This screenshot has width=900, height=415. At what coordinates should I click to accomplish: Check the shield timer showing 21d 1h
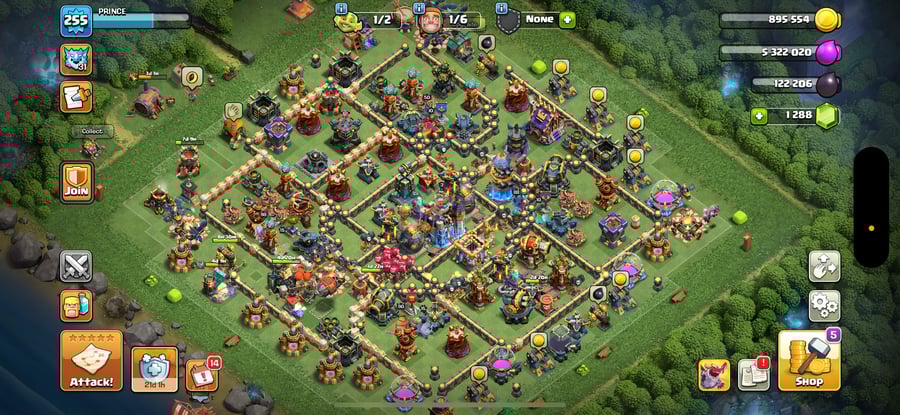154,369
